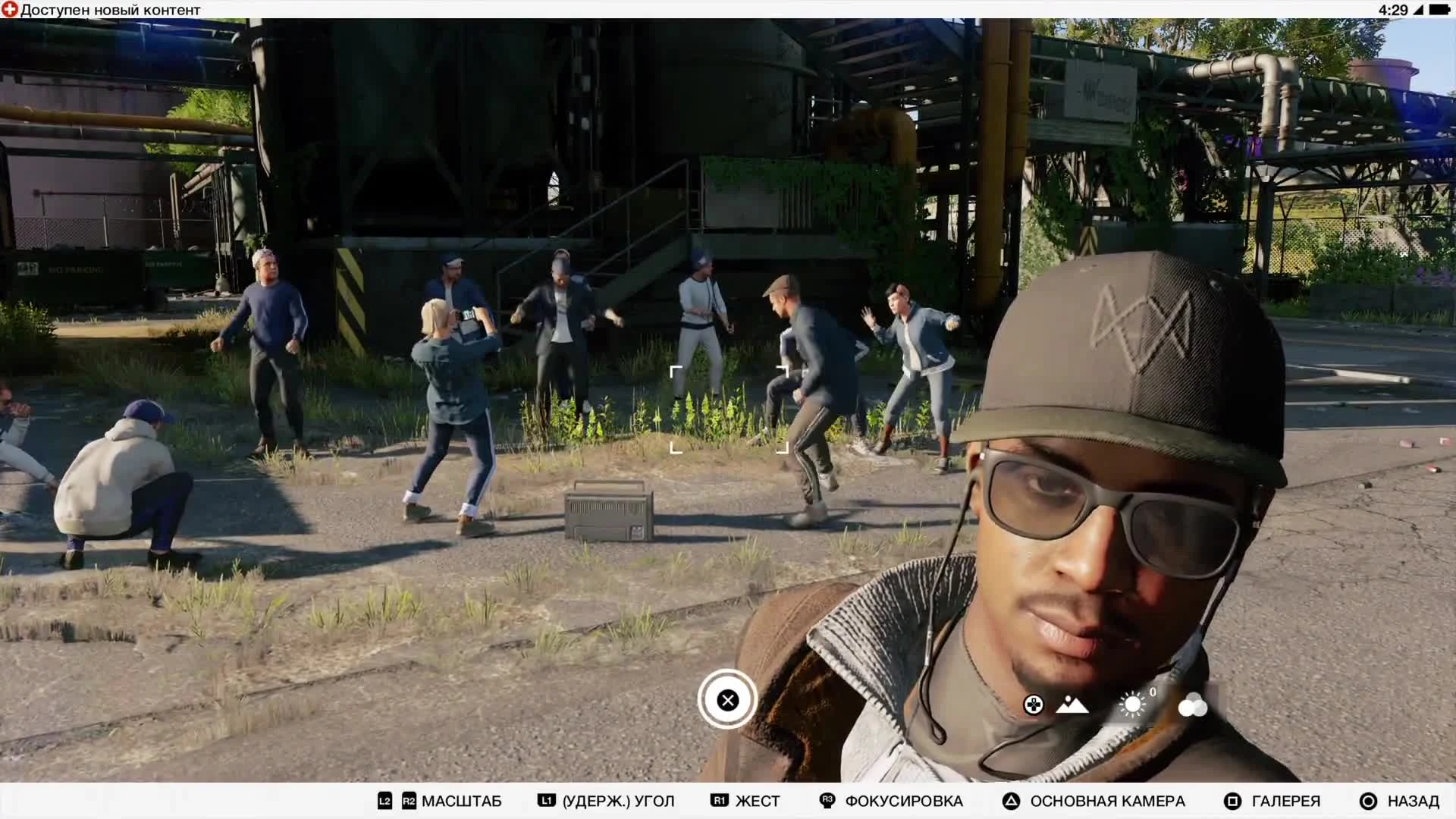
Task: Select the white balance color circles icon
Action: click(x=1193, y=706)
